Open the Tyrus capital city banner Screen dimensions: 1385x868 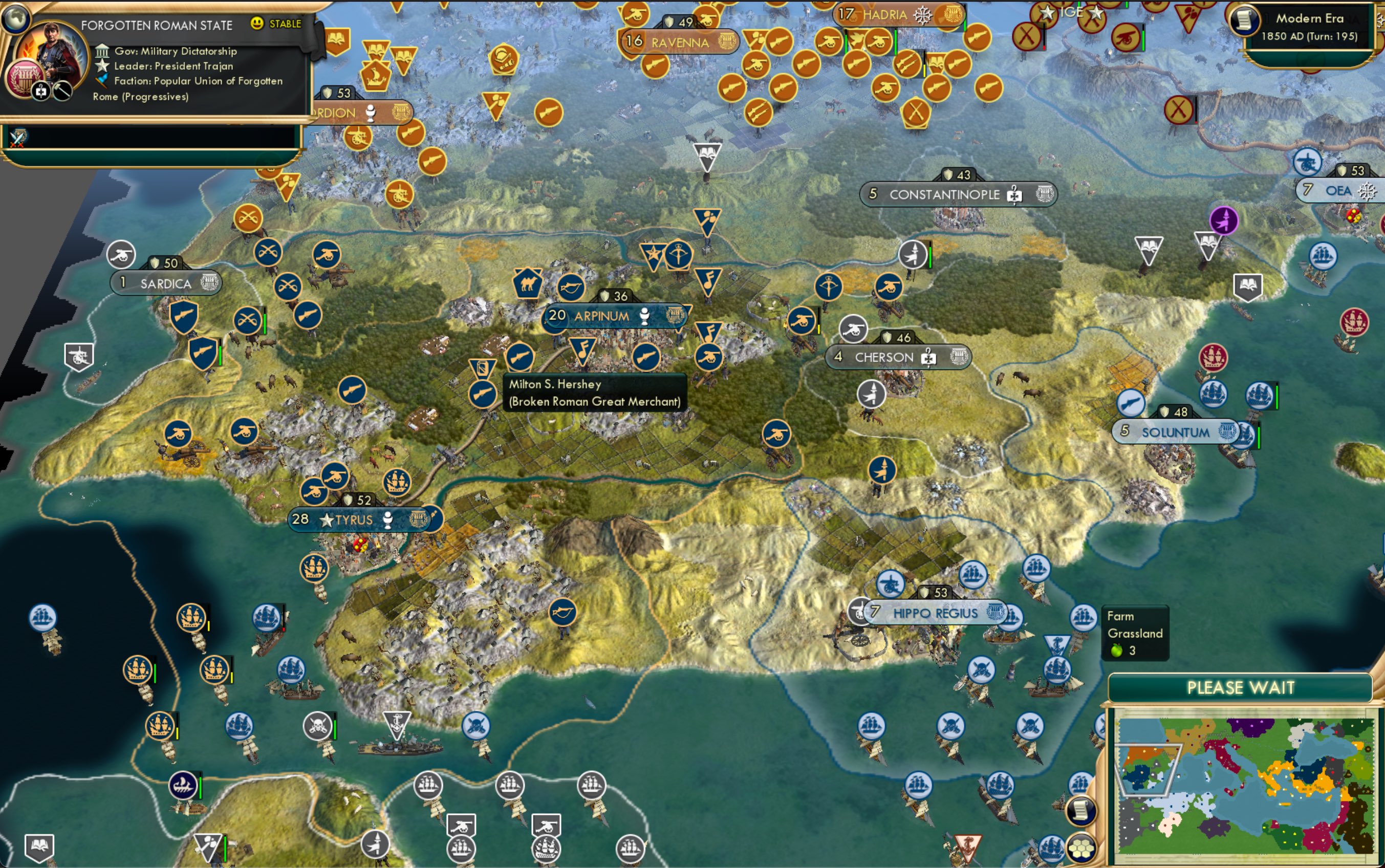[x=354, y=520]
